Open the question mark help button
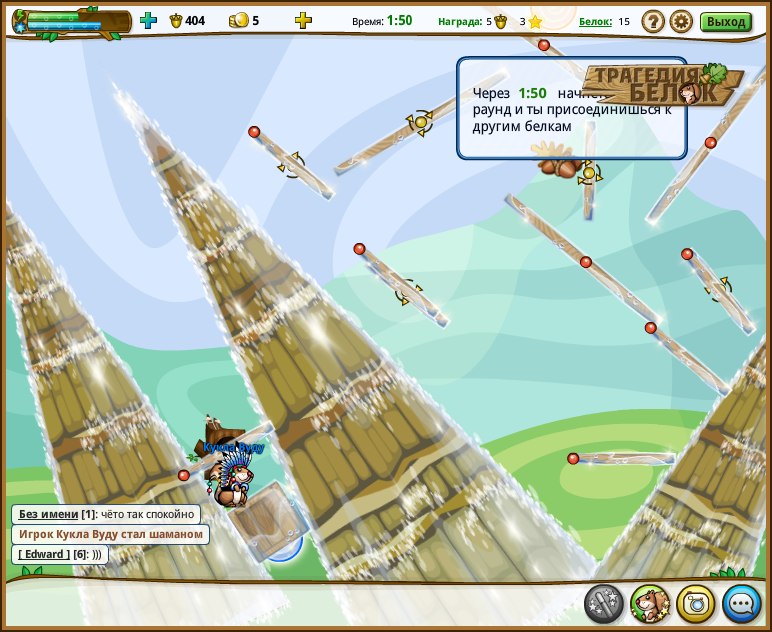This screenshot has height=632, width=772. (653, 21)
